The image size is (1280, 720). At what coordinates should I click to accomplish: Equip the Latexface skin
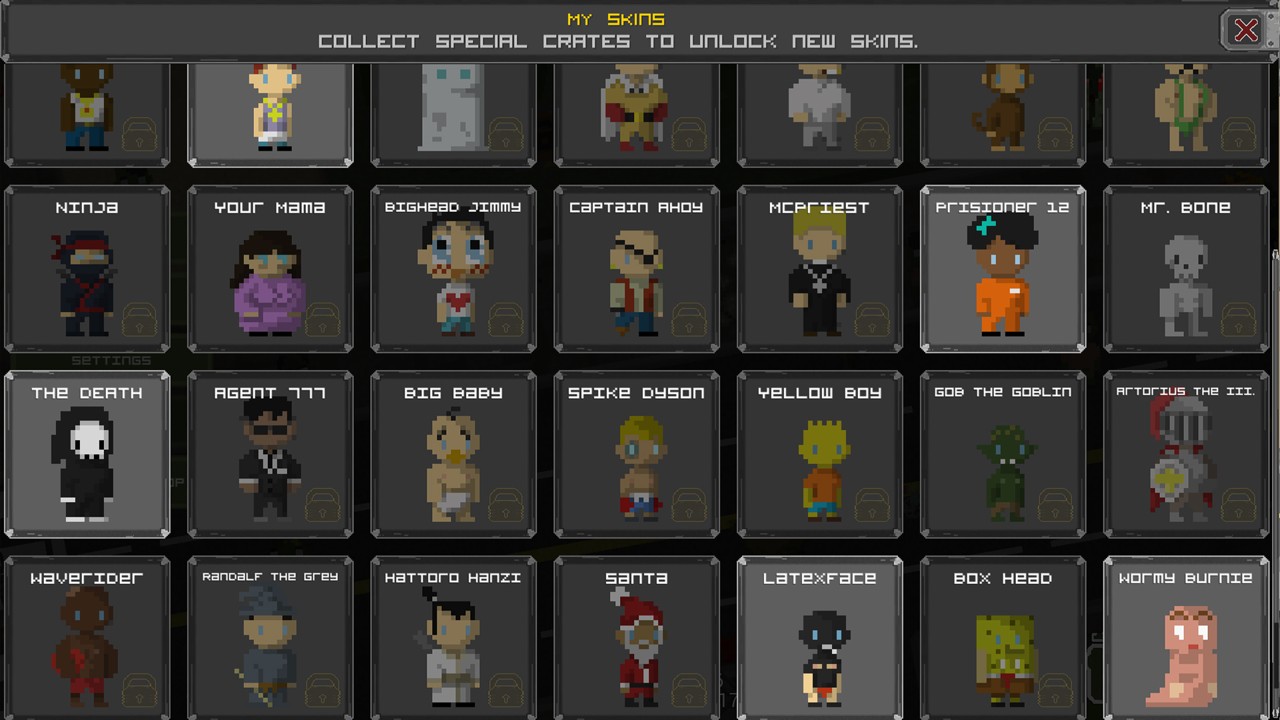pos(819,638)
